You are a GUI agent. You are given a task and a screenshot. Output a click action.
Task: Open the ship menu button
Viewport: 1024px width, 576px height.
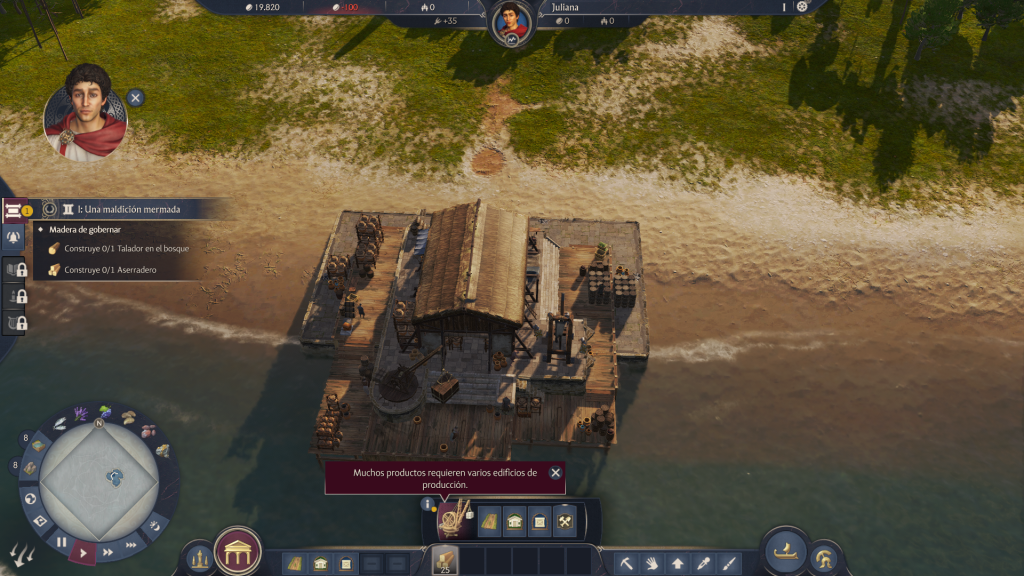(x=786, y=551)
